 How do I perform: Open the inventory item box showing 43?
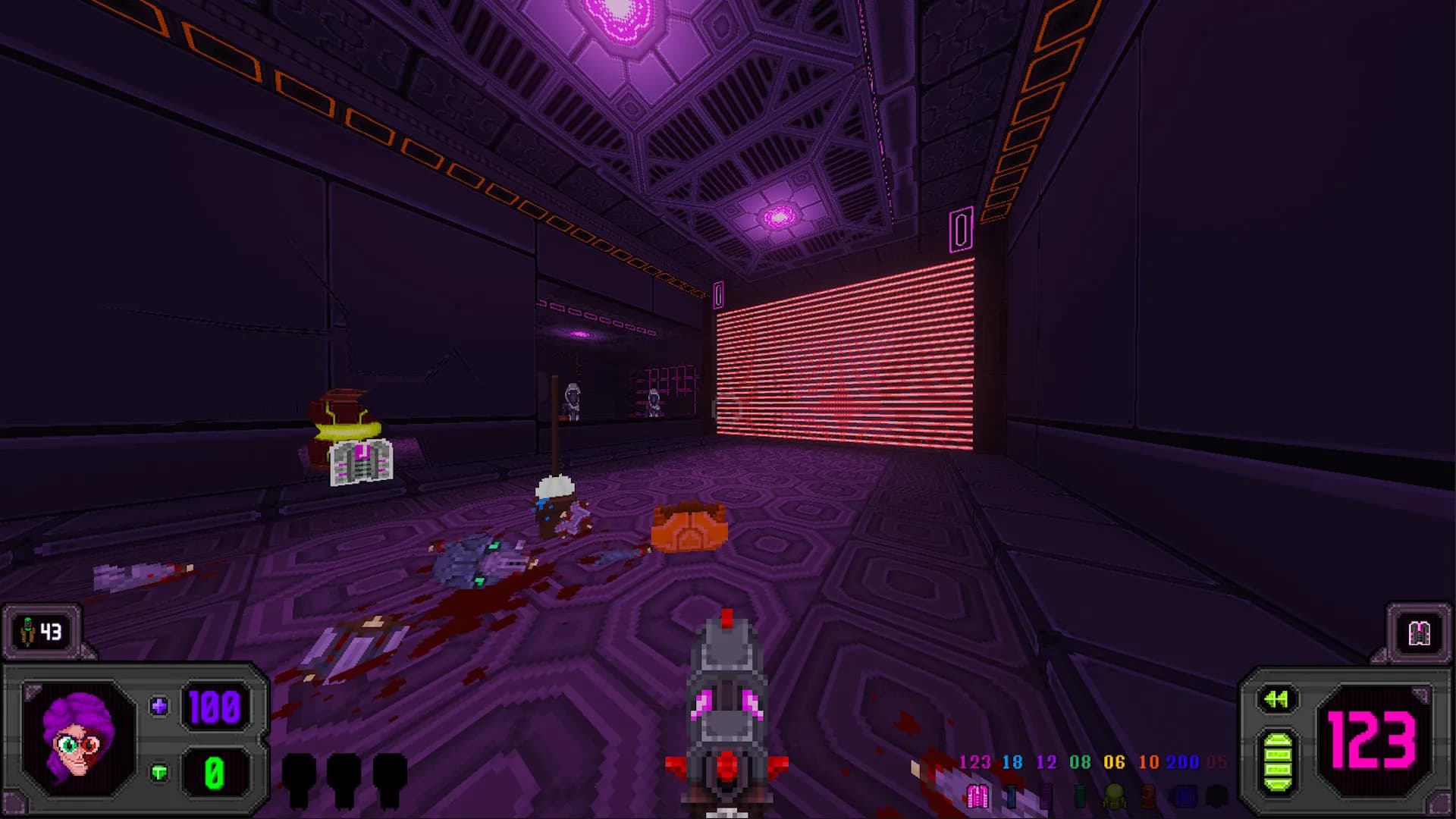[x=42, y=631]
